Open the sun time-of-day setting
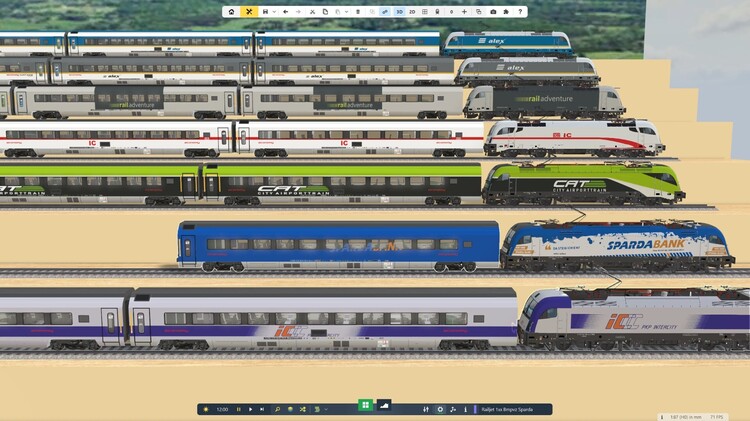The height and width of the screenshot is (421, 750). pos(206,409)
